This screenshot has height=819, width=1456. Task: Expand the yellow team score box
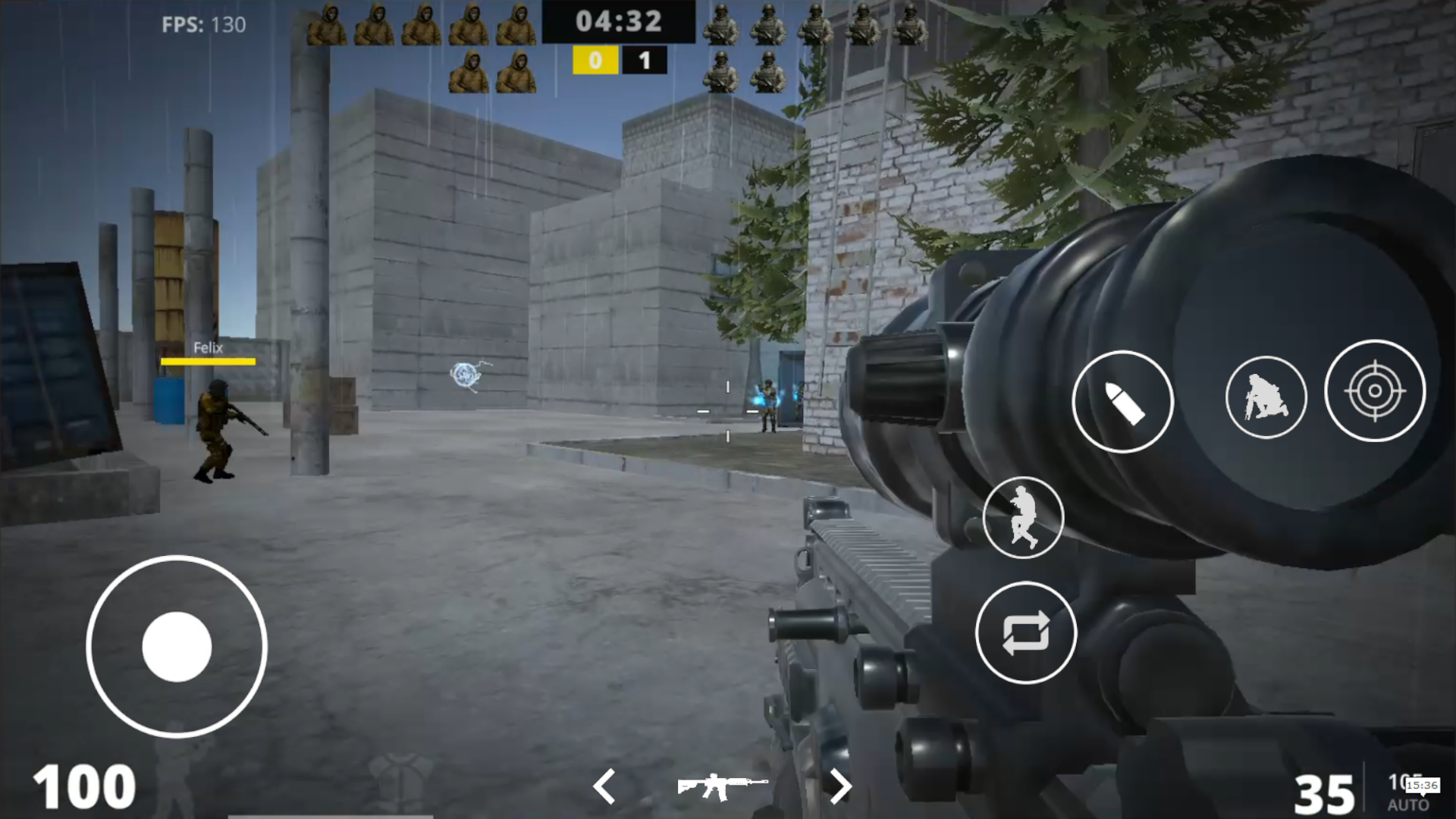[596, 61]
